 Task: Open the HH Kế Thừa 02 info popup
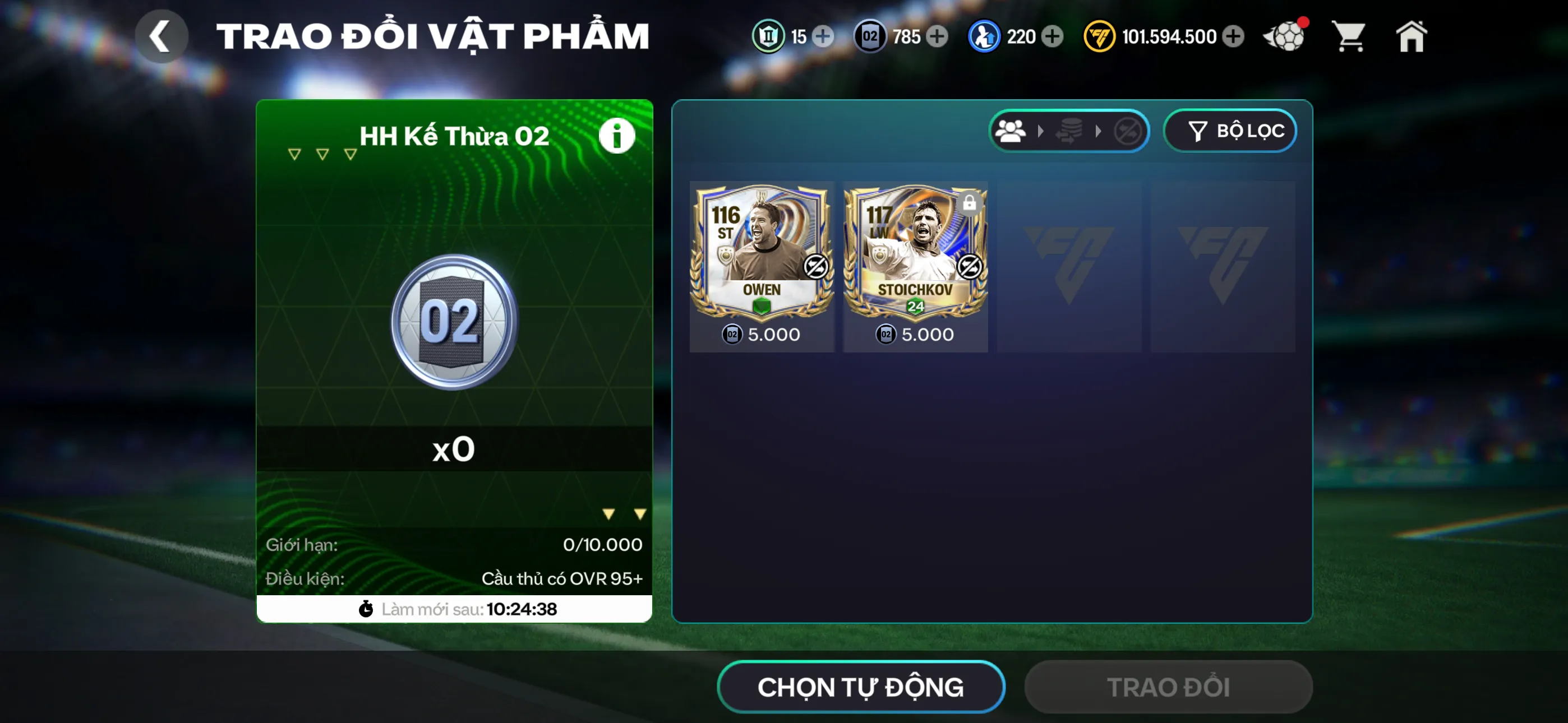tap(617, 135)
